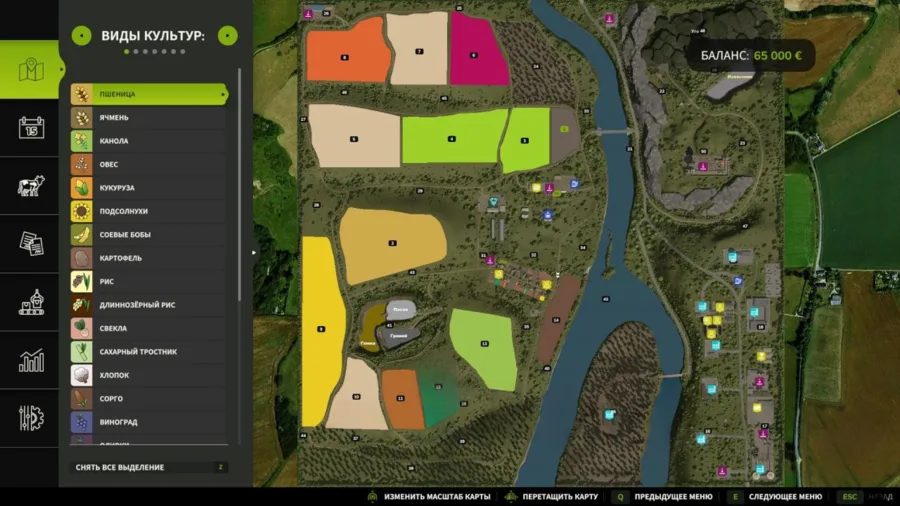900x506 pixels.
Task: Open the calendar tab in the sidebar
Action: (x=31, y=128)
